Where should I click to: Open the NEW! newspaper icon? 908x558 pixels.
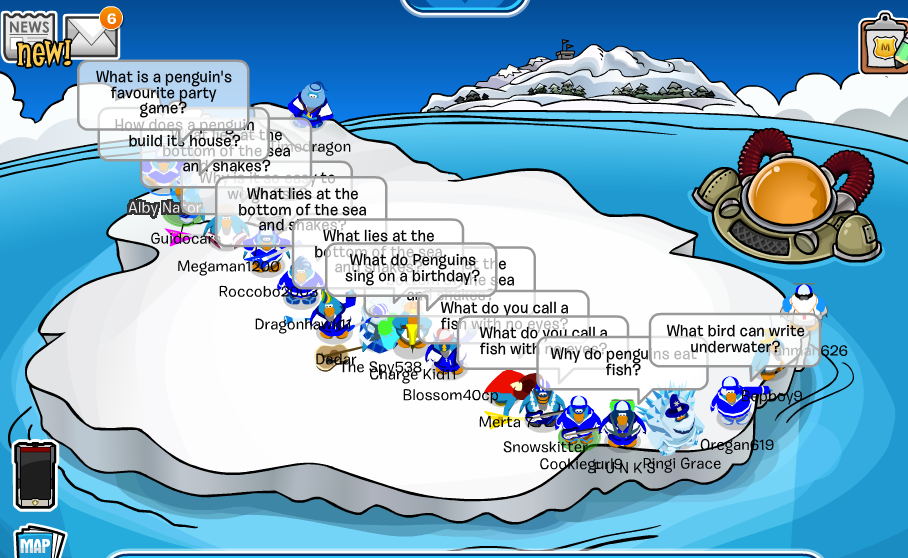(32, 38)
